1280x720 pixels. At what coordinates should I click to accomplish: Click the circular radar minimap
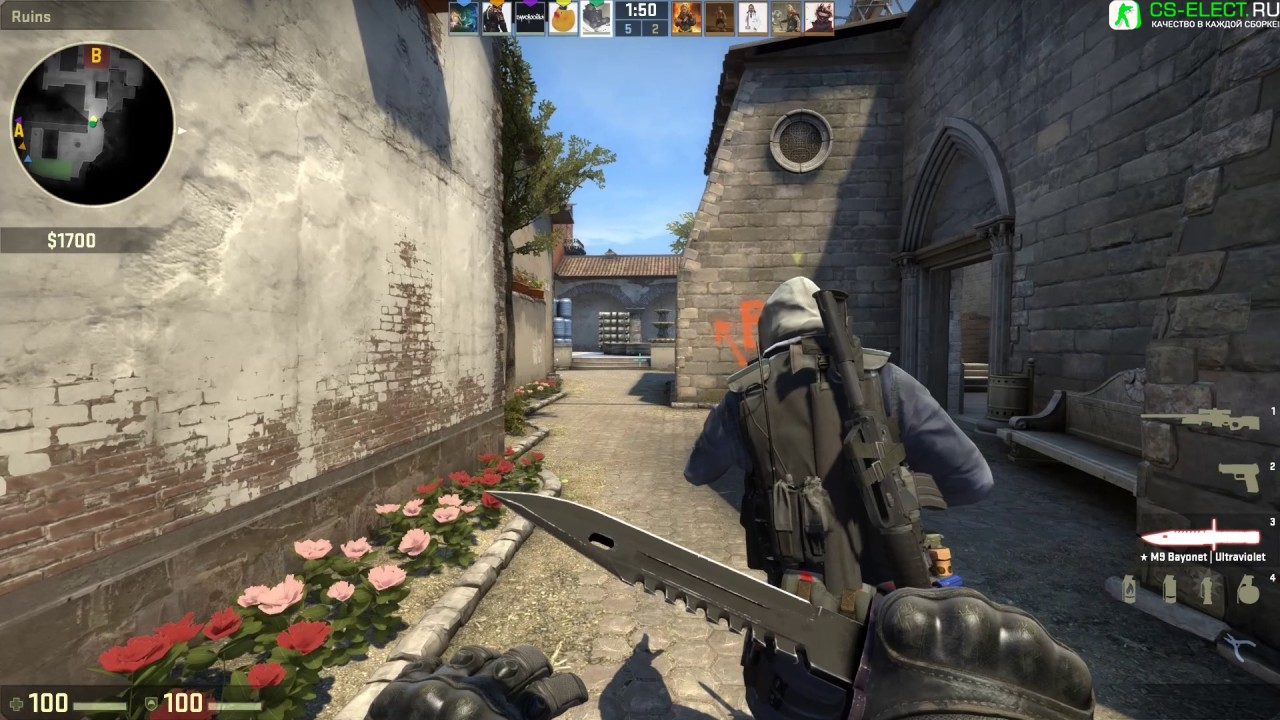tap(92, 124)
